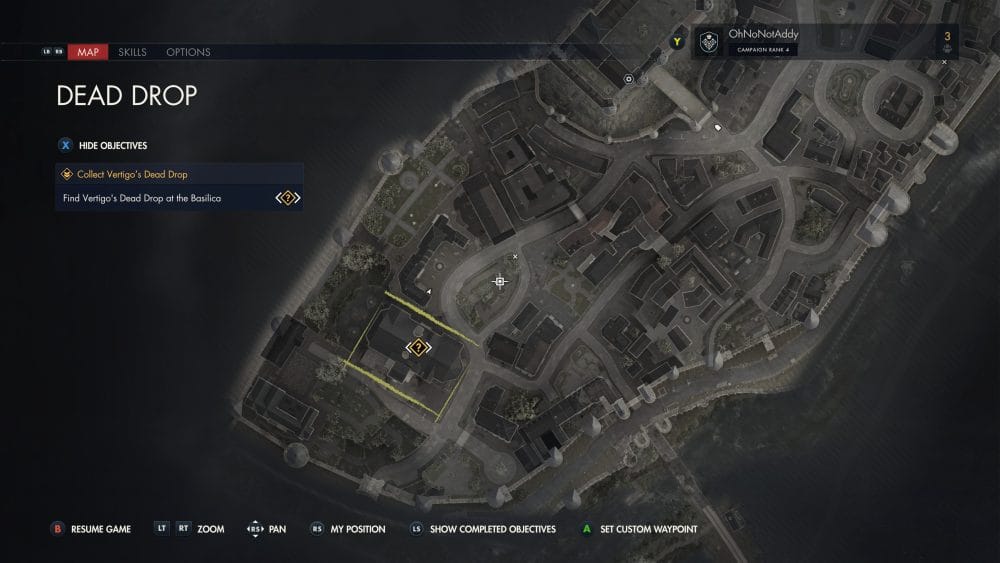This screenshot has height=563, width=1000.
Task: Click the Dead Drop objective marker on map
Action: [x=418, y=348]
